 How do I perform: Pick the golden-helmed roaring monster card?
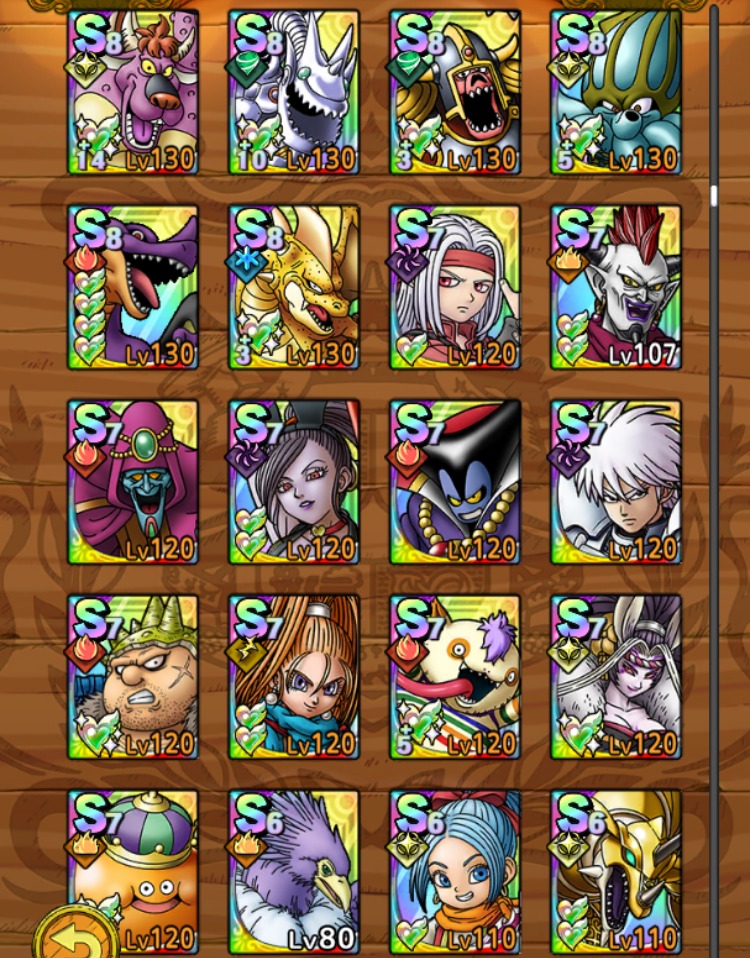tap(455, 92)
